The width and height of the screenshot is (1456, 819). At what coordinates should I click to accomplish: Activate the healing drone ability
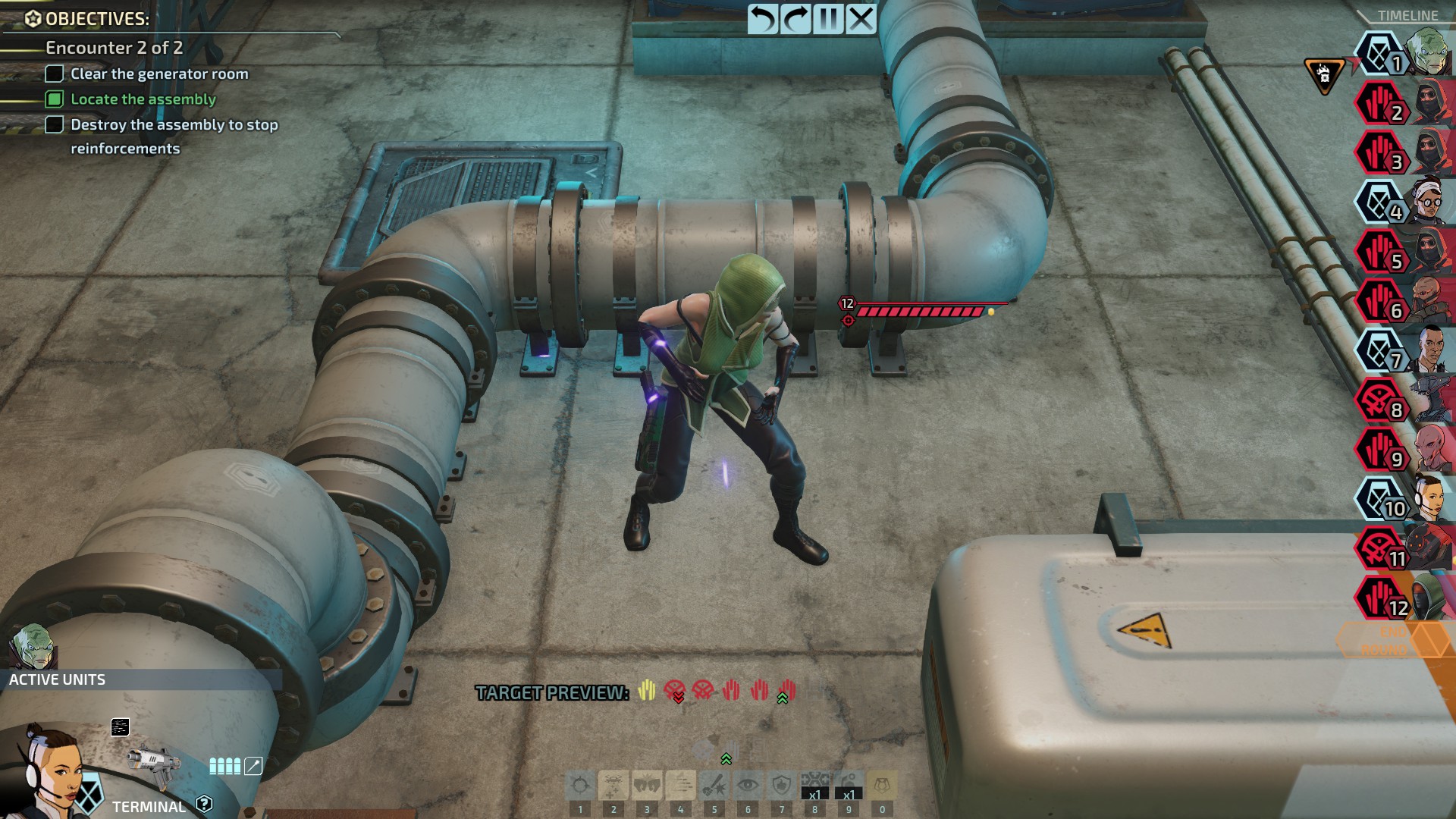coord(613,786)
